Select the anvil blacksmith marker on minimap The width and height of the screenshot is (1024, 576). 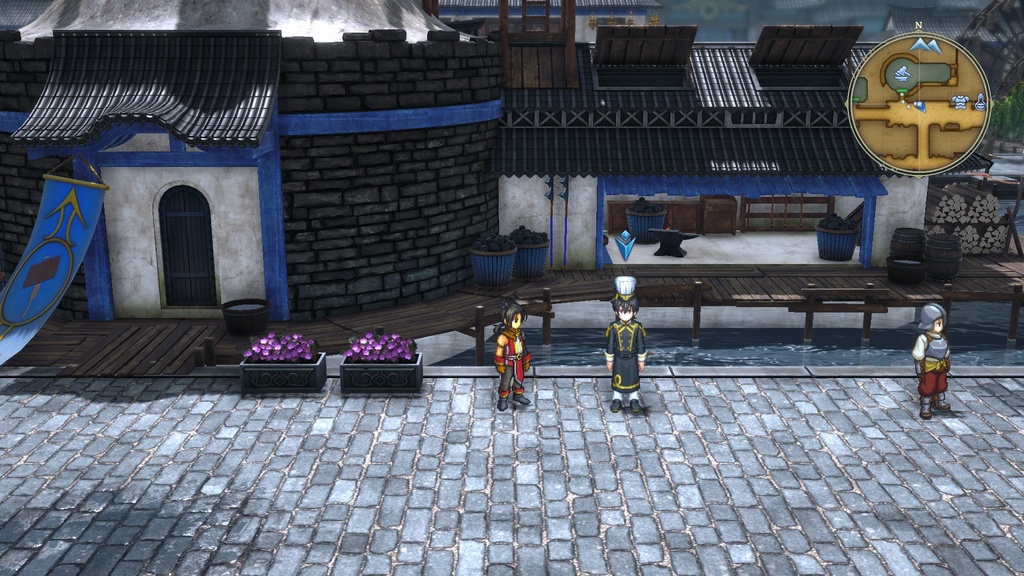click(903, 73)
